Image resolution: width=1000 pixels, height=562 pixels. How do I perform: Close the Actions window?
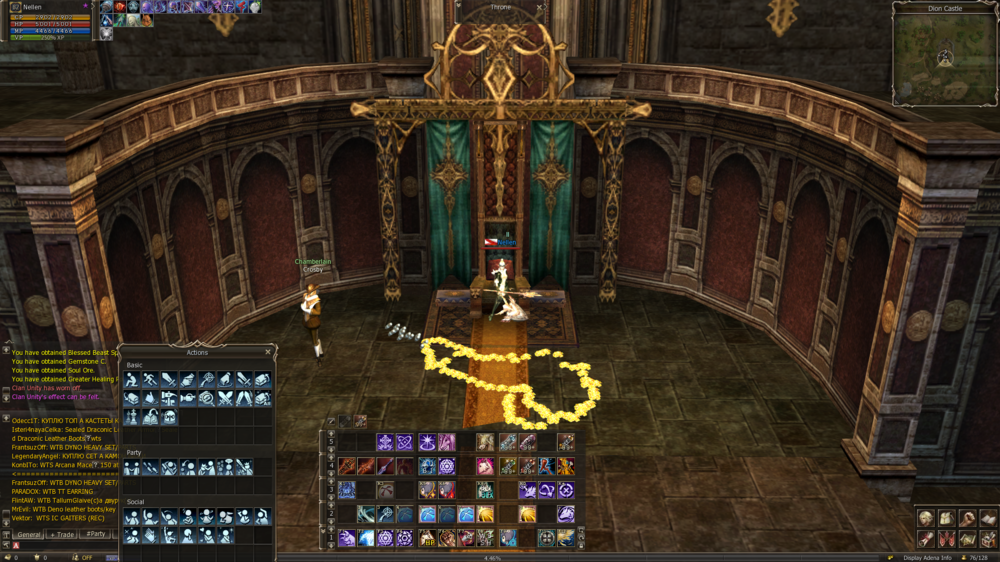pos(268,352)
